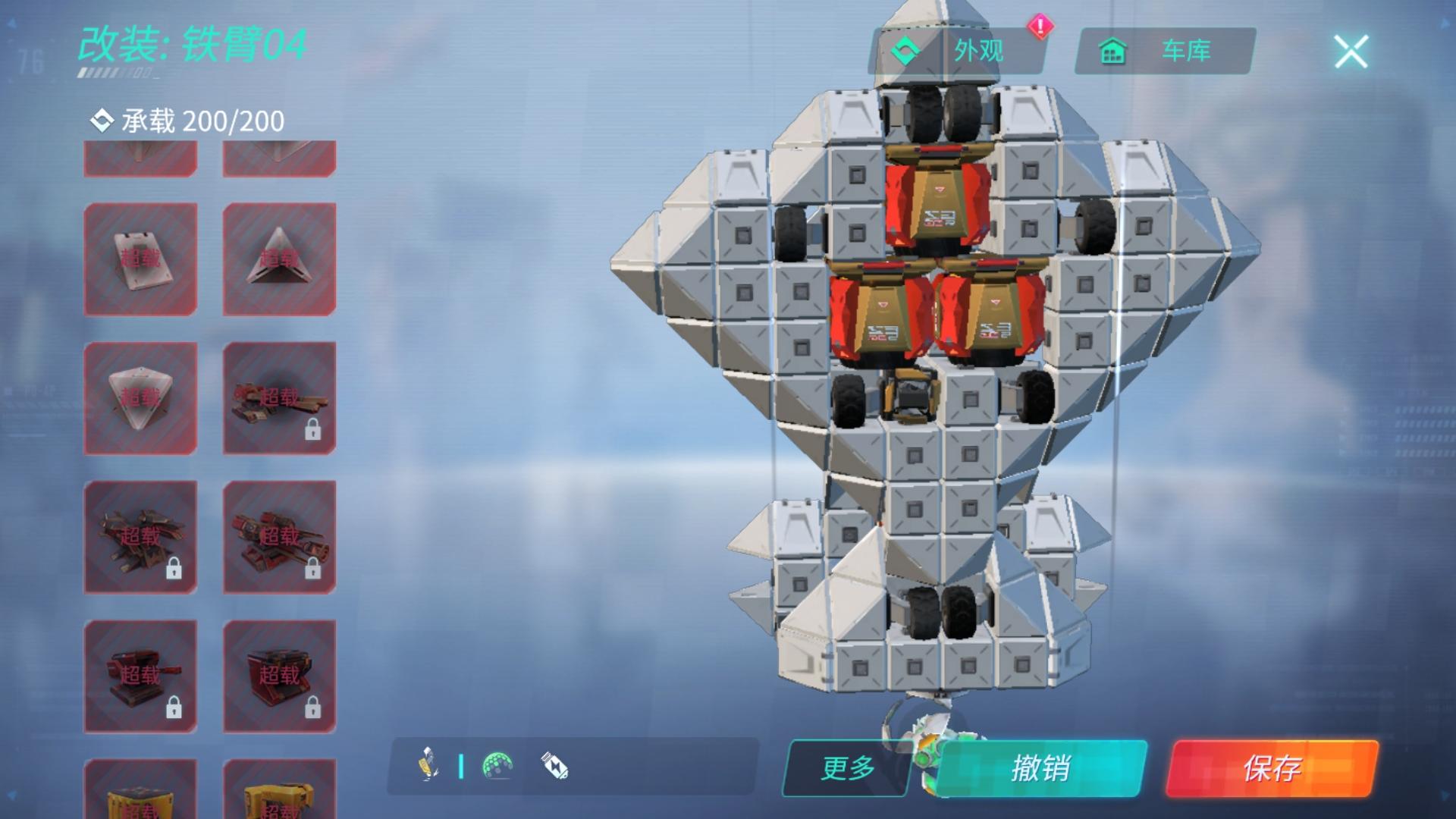Image resolution: width=1456 pixels, height=819 pixels.
Task: Pick the locked red single-barrel turret part
Action: [140, 676]
